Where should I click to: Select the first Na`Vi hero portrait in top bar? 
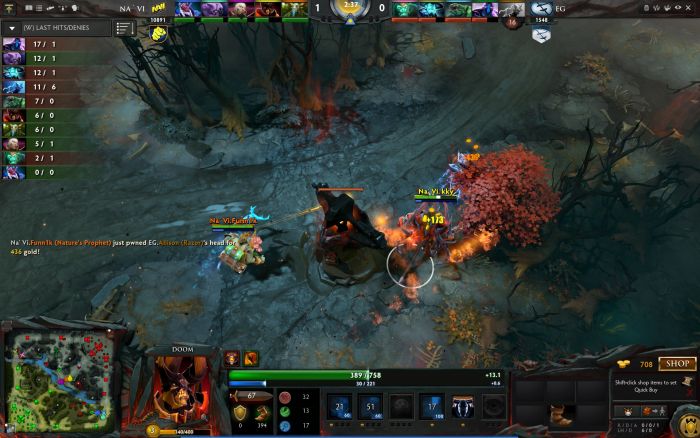coord(186,10)
